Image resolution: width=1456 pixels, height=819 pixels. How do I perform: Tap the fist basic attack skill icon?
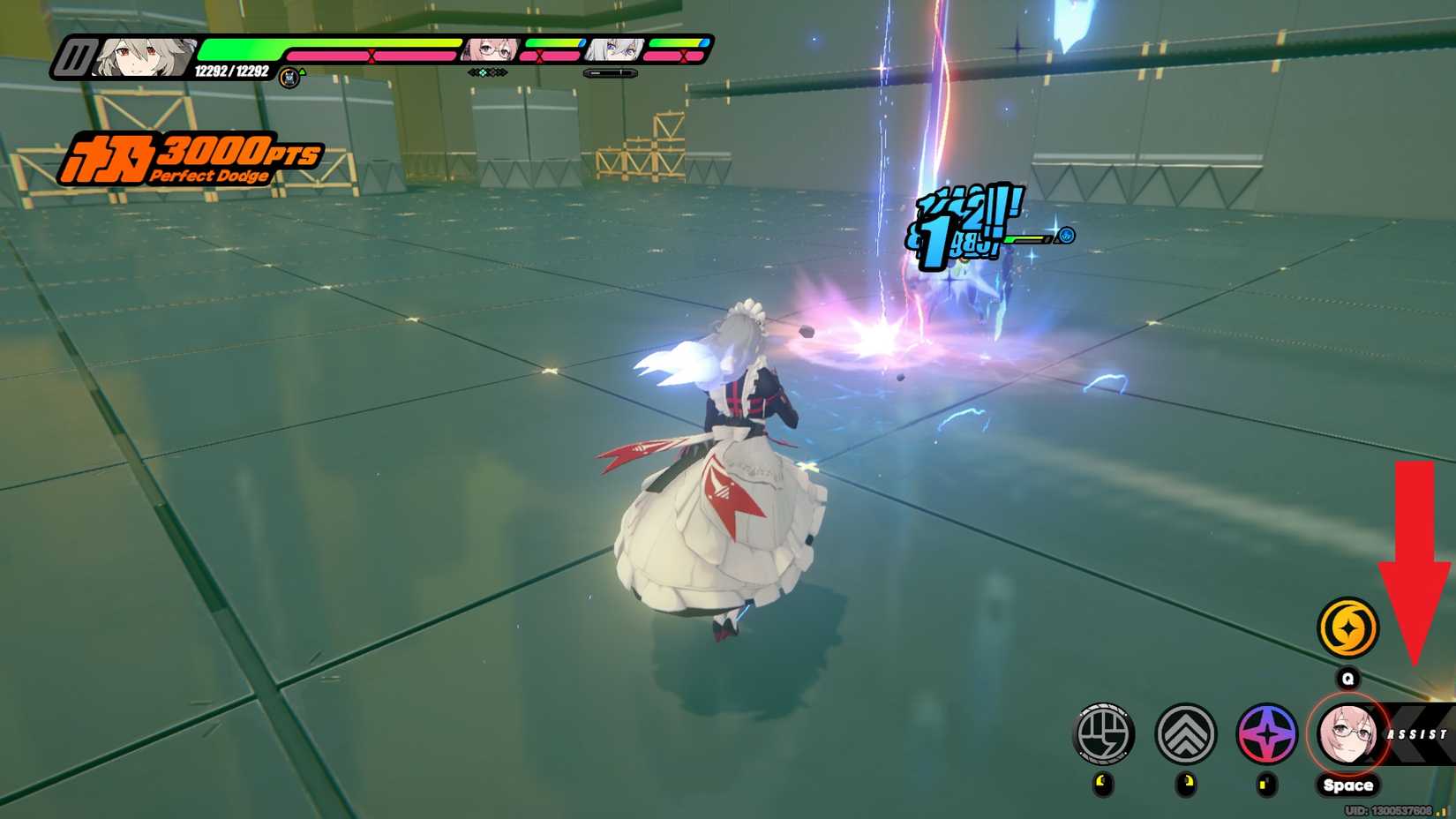pos(1106,733)
